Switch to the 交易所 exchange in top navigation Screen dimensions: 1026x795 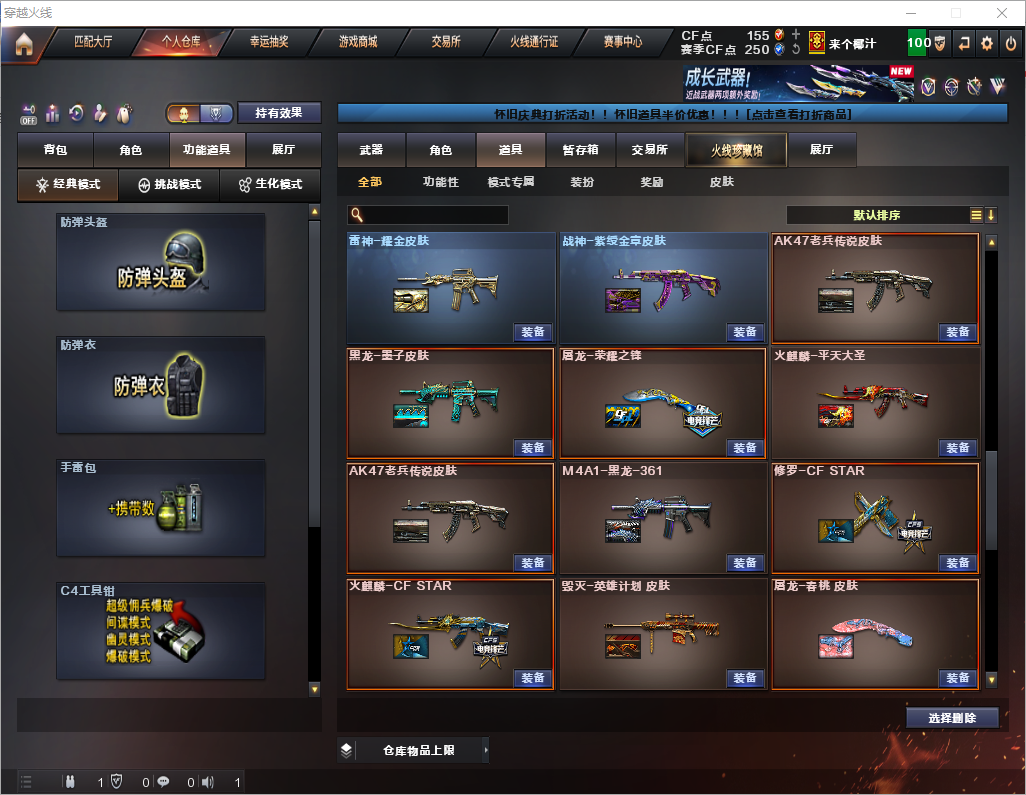(x=446, y=43)
